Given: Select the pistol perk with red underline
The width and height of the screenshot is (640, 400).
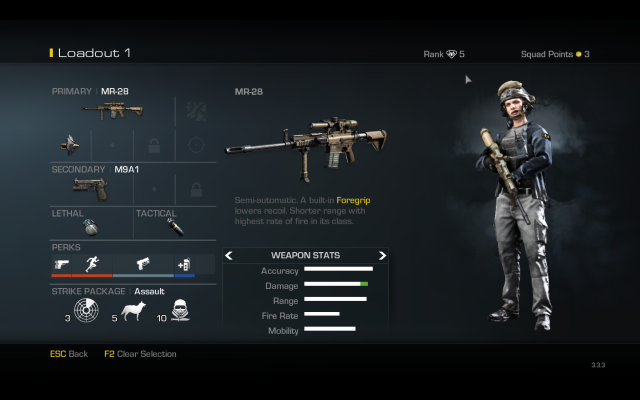Looking at the screenshot, I should pyautogui.click(x=62, y=265).
